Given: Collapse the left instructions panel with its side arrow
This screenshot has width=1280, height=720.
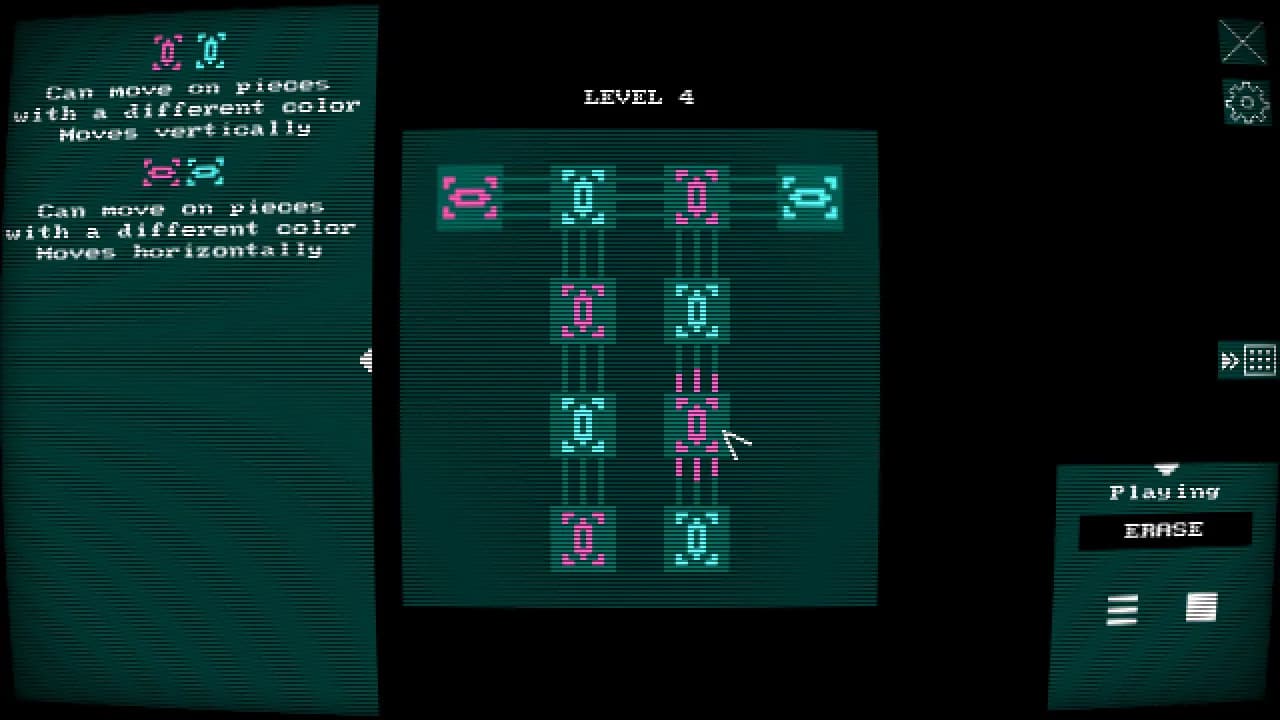Looking at the screenshot, I should 368,360.
